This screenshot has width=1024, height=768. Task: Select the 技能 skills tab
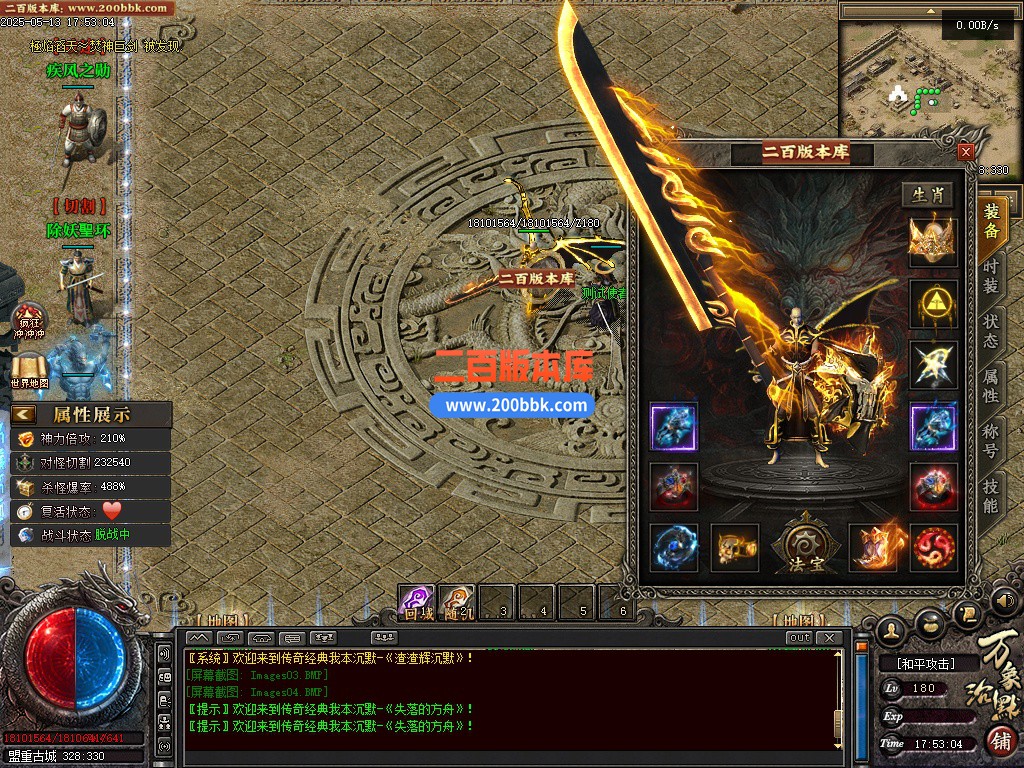[990, 495]
